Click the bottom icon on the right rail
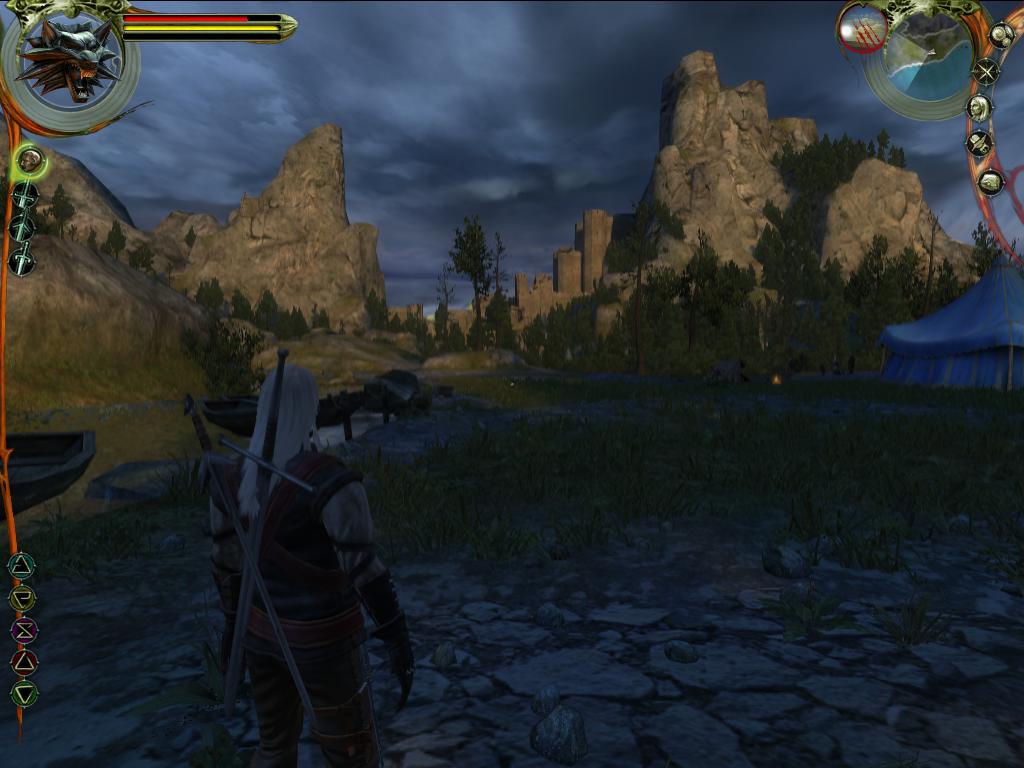Viewport: 1024px width, 768px height. (x=990, y=182)
